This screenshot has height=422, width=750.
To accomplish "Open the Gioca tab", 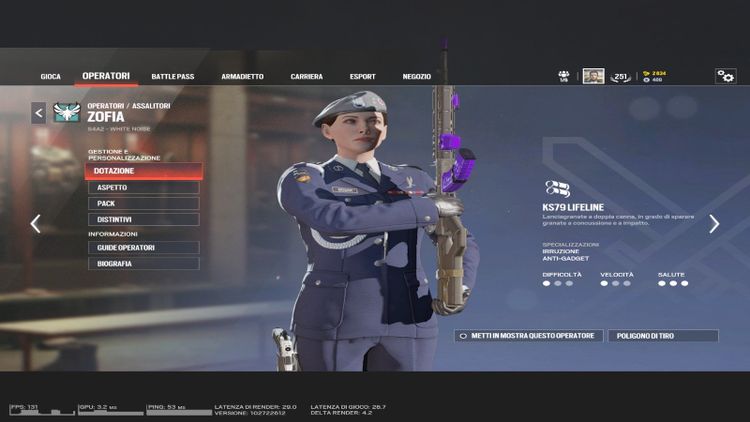I will [x=51, y=76].
